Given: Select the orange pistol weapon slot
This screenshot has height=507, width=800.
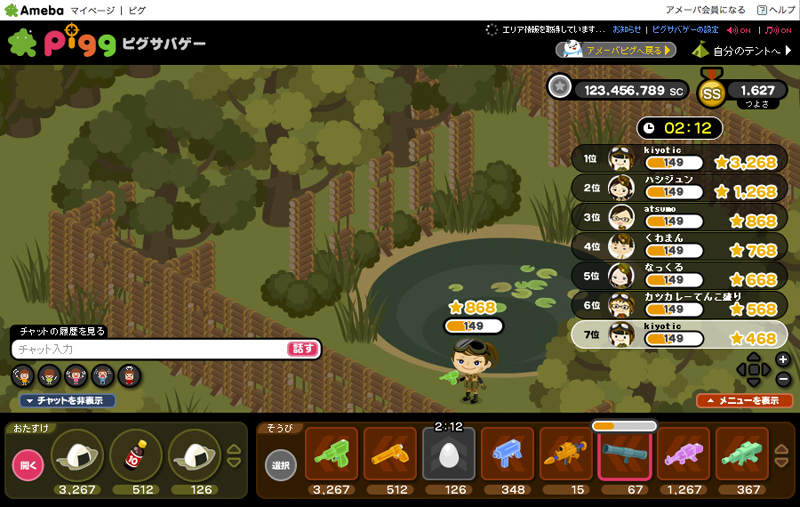Looking at the screenshot, I should point(390,455).
